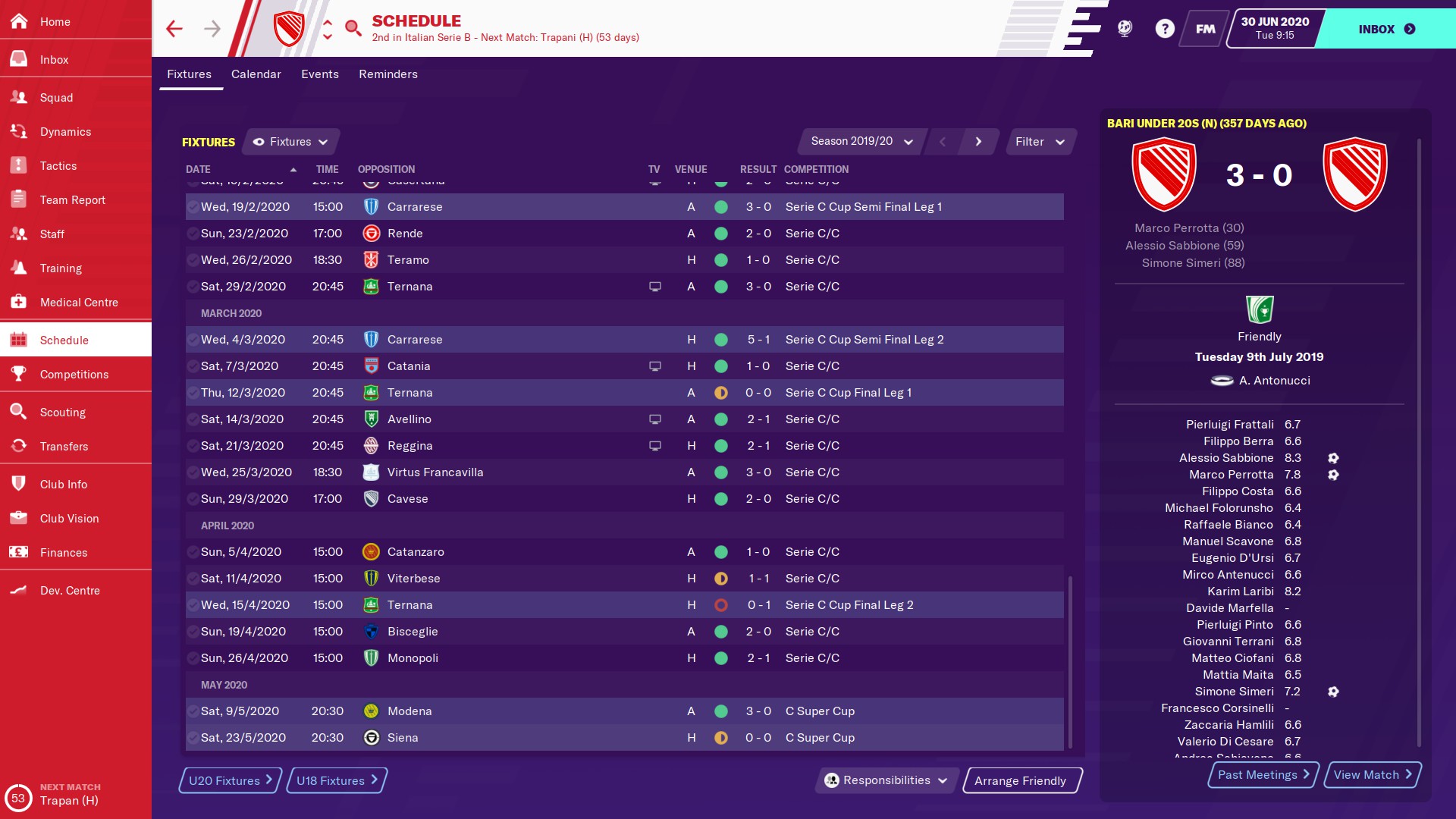The height and width of the screenshot is (819, 1456).
Task: View U20 Fixtures
Action: click(x=230, y=780)
